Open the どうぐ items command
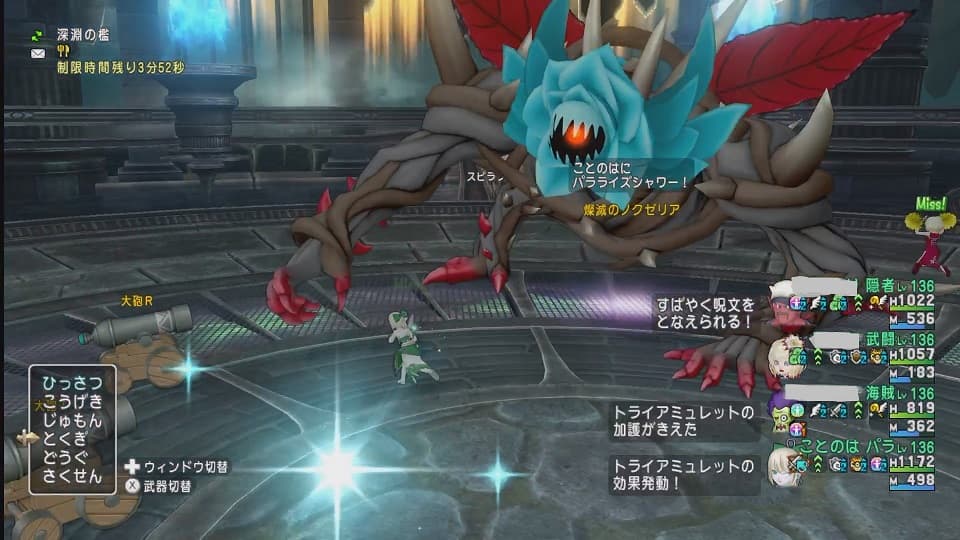 (x=72, y=457)
